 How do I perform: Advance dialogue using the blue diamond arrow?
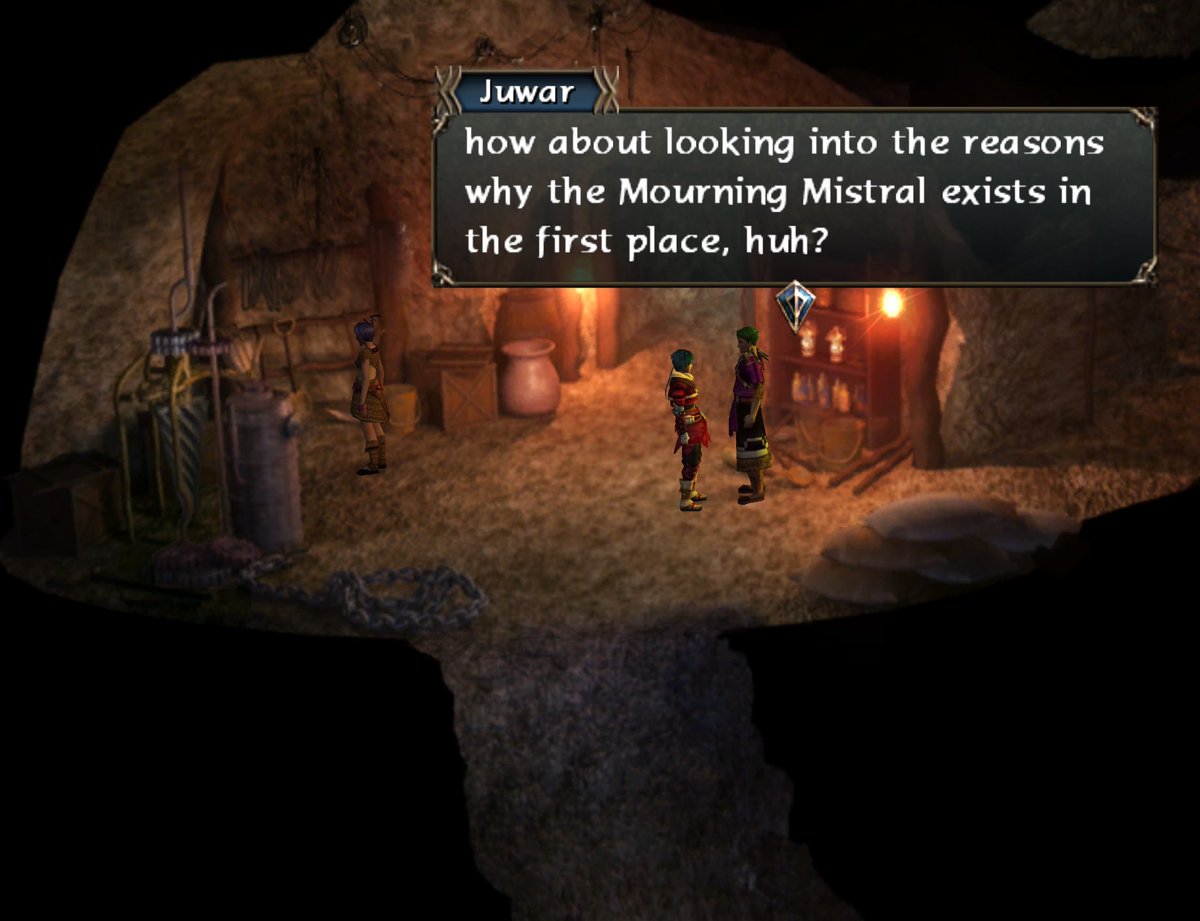pos(795,305)
